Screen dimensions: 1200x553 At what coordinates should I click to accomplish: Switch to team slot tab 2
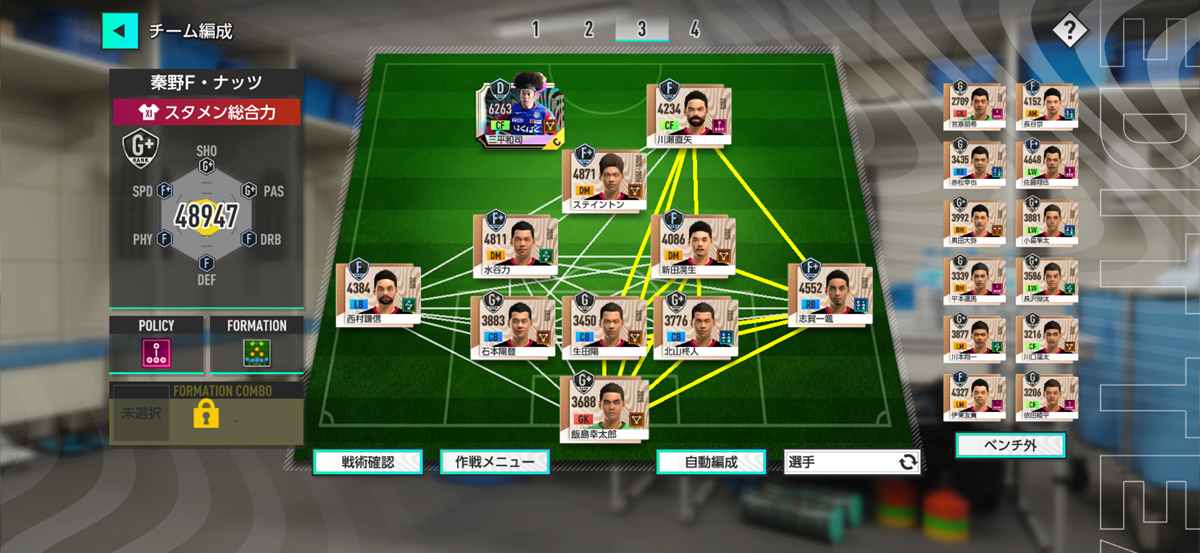589,29
